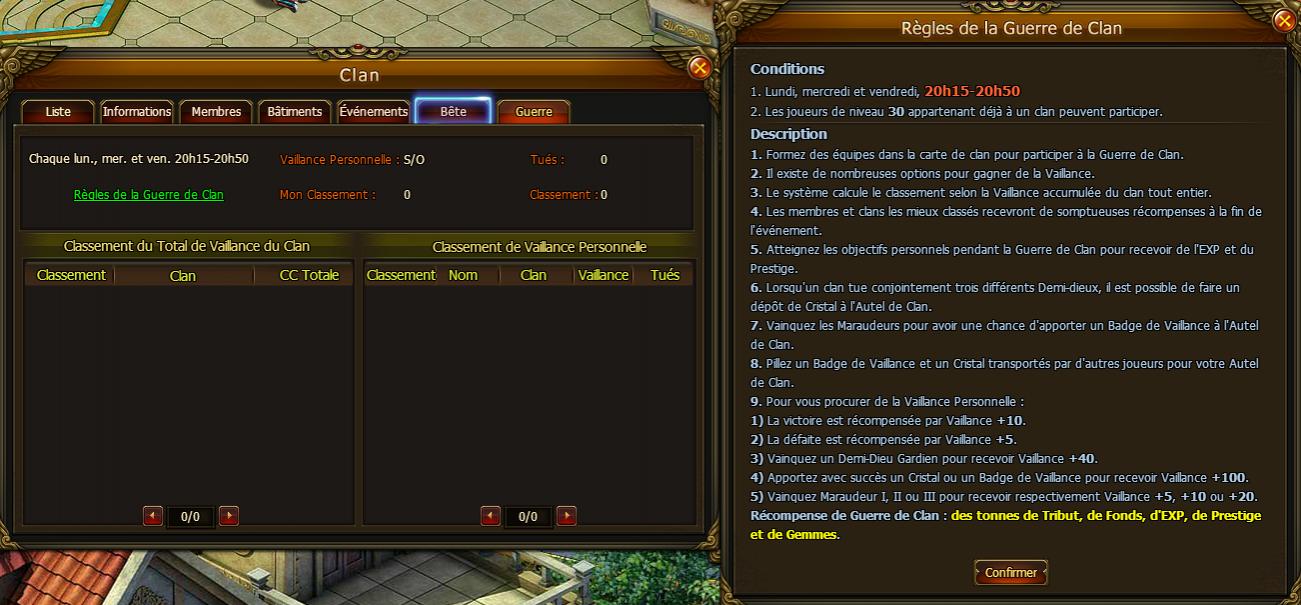This screenshot has width=1301, height=605.
Task: Open the Règles de la Guerre de Clan link
Action: click(149, 195)
